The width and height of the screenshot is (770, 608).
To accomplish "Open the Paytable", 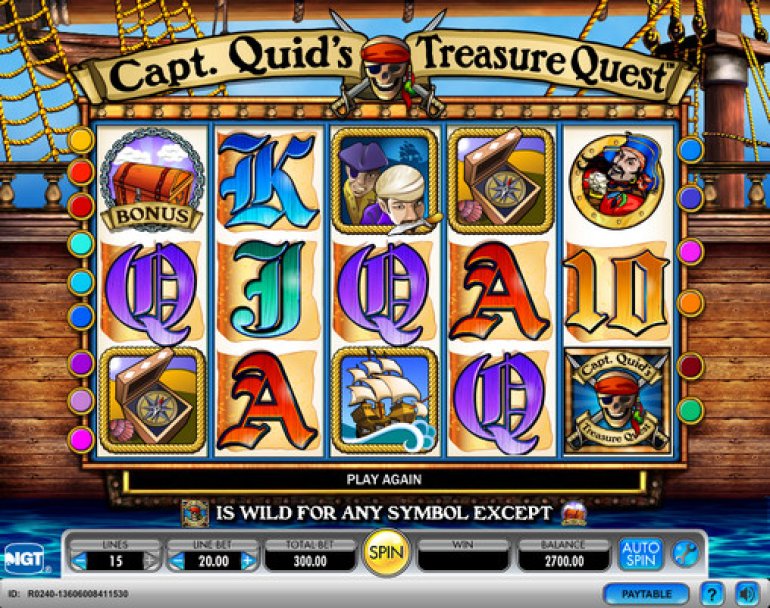I will [x=646, y=594].
